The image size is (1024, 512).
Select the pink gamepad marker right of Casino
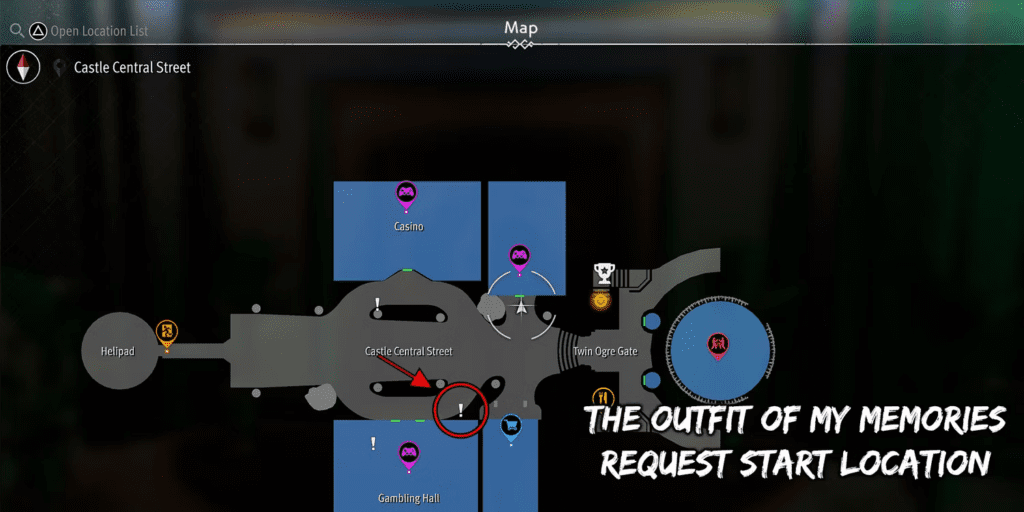coord(519,257)
